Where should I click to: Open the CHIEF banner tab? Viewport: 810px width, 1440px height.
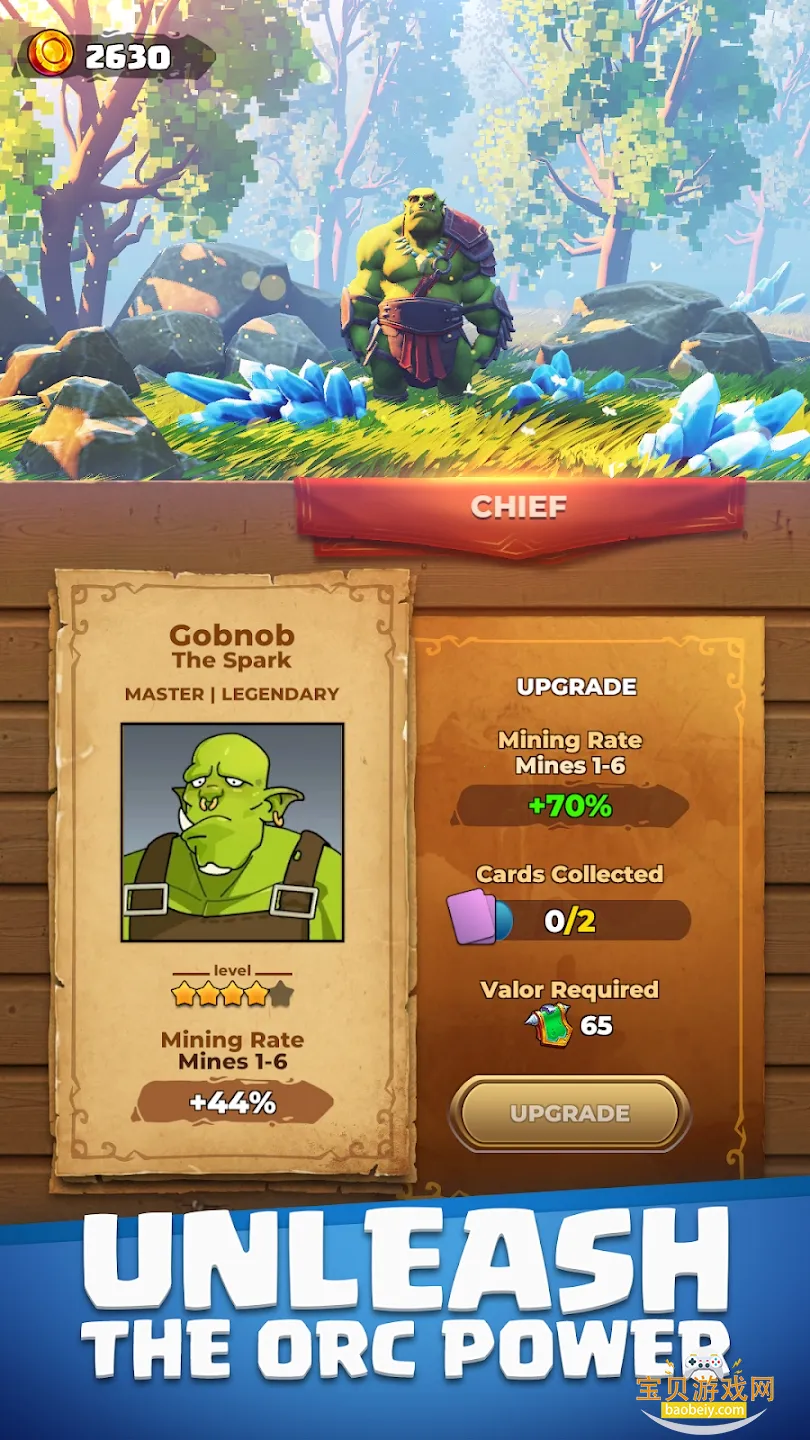(x=519, y=507)
